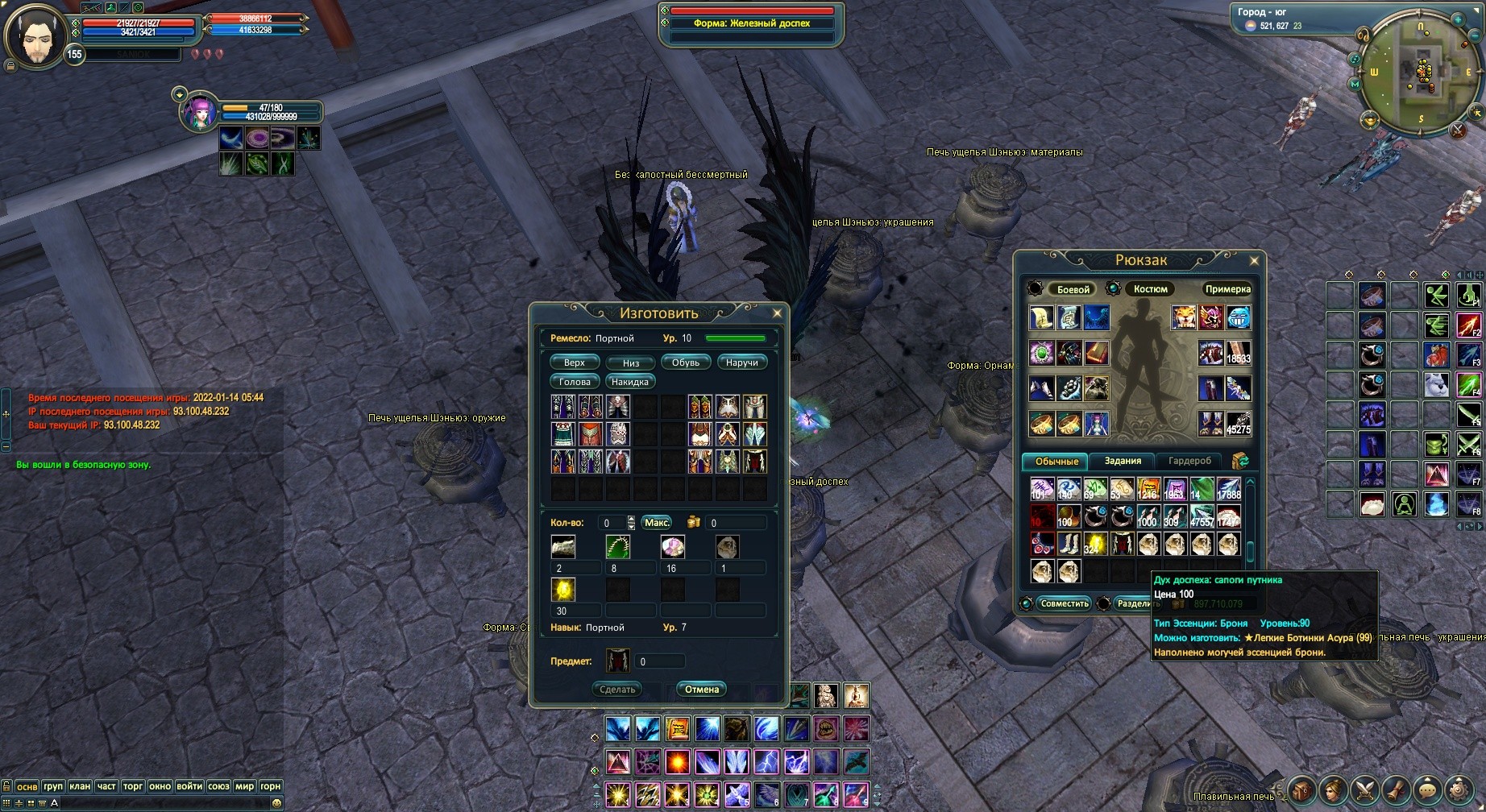Image resolution: width=1486 pixels, height=812 pixels.
Task: Switch to the Костюм equipment view
Action: coord(1150,289)
